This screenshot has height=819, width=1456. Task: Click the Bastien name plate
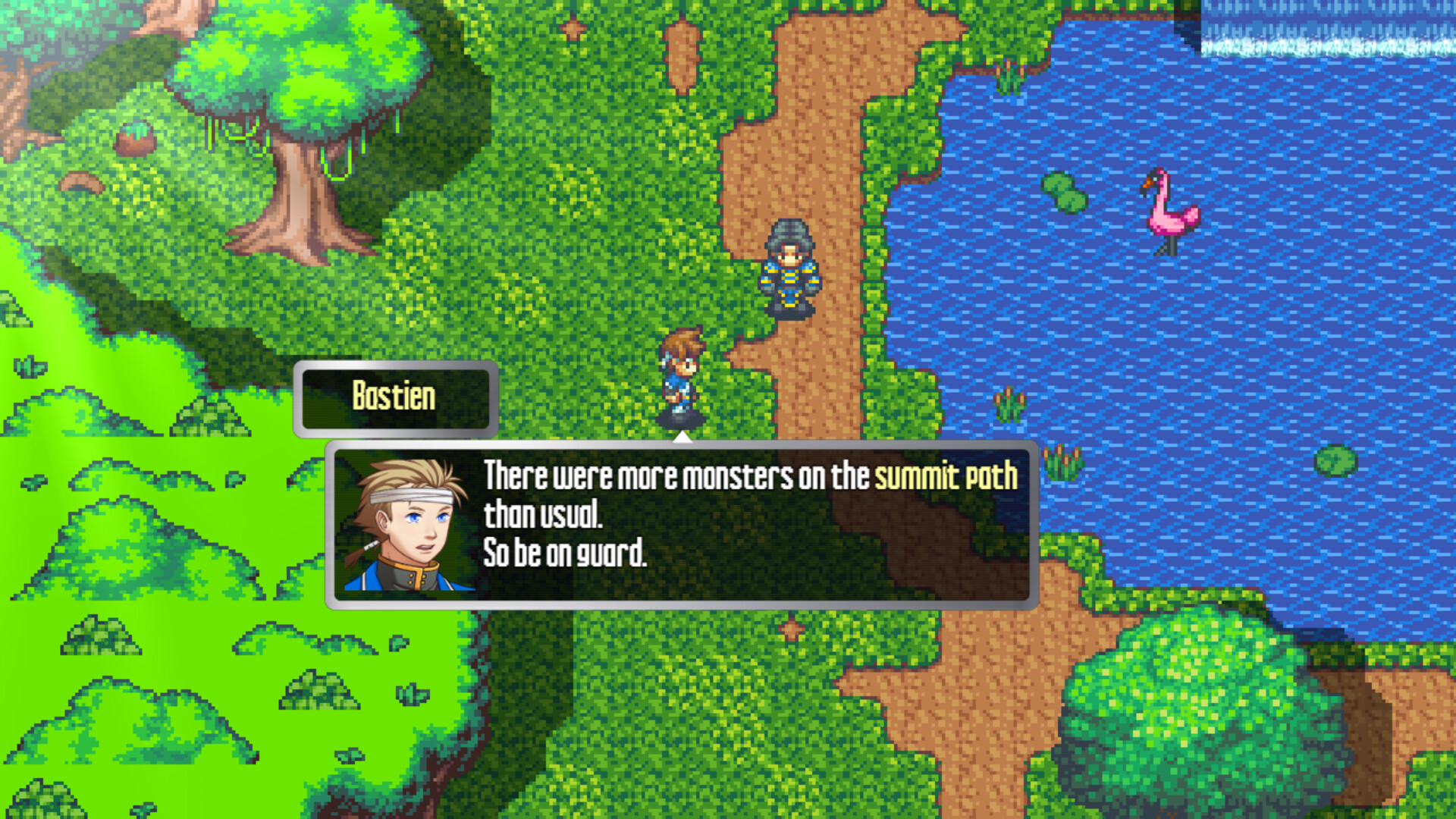pyautogui.click(x=394, y=396)
